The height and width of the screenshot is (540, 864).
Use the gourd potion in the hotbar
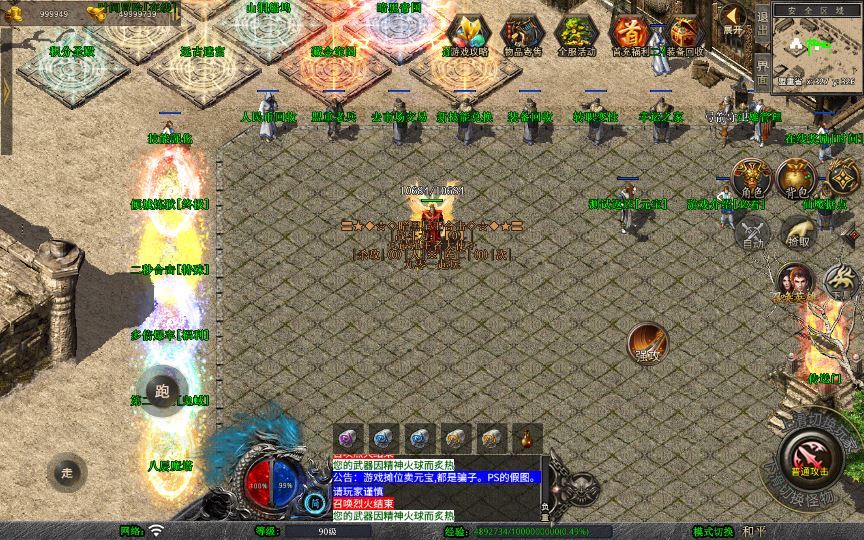525,437
